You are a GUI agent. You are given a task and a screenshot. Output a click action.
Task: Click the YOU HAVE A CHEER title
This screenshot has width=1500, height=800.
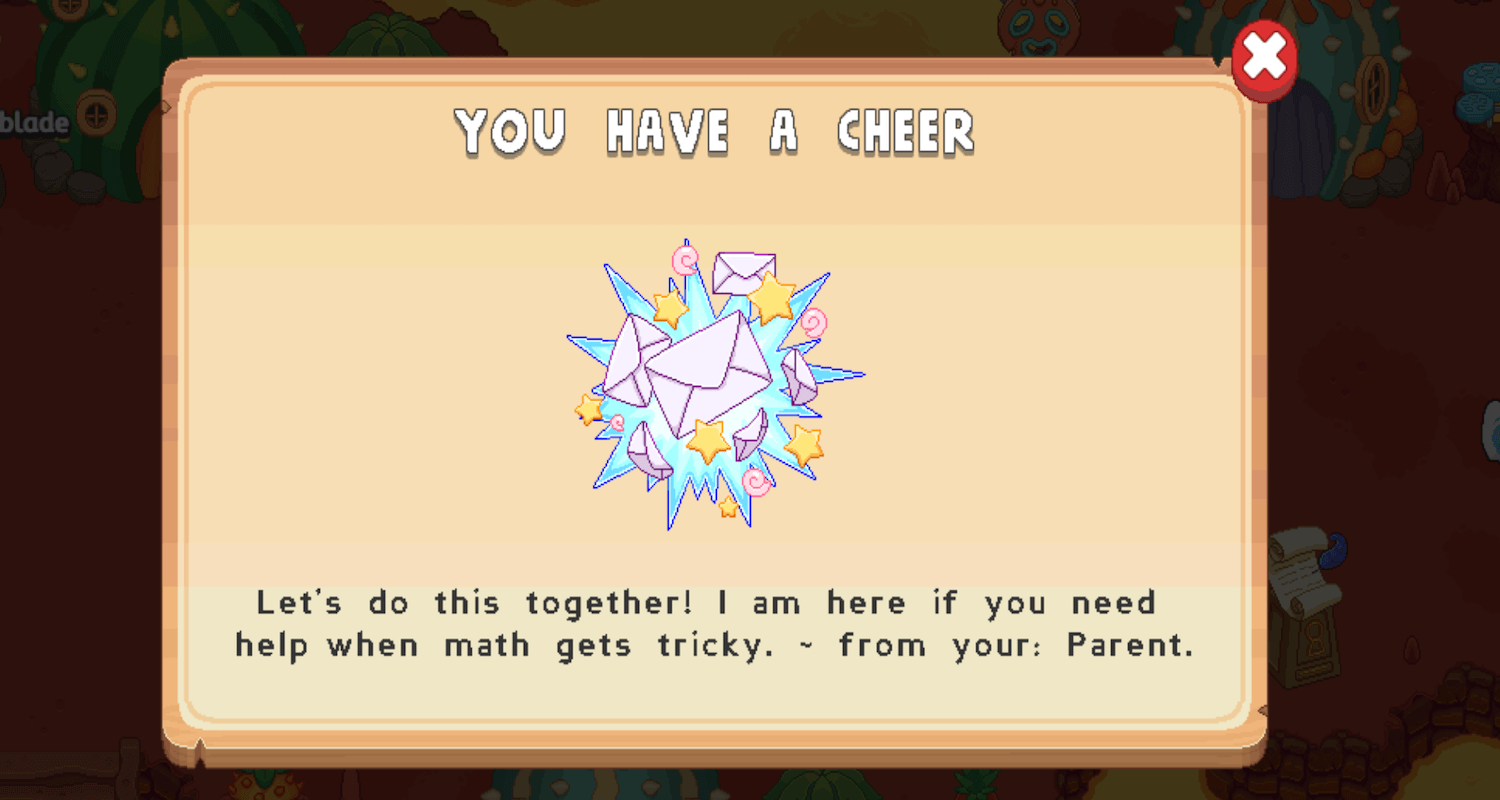pyautogui.click(x=714, y=131)
